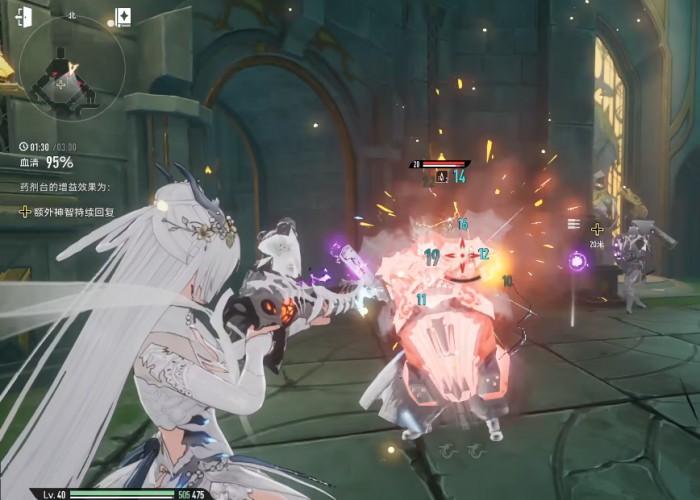The width and height of the screenshot is (700, 500).
Task: Click the exit door icon
Action: pyautogui.click(x=24, y=17)
